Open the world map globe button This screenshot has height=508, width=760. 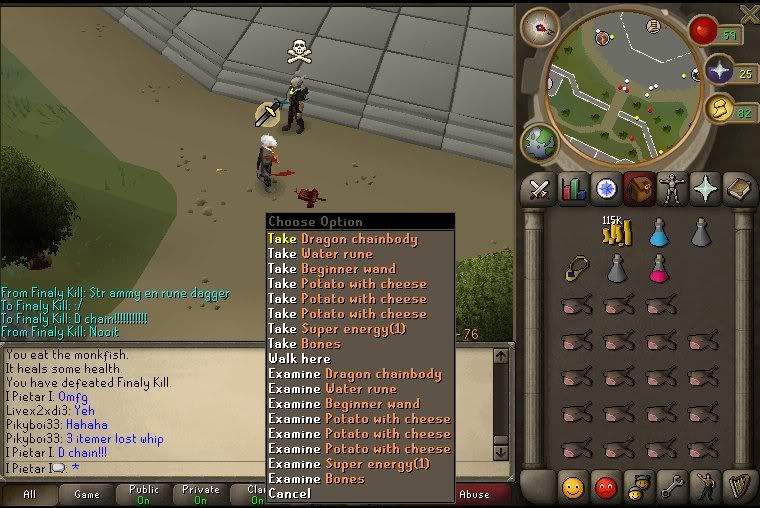pyautogui.click(x=537, y=140)
